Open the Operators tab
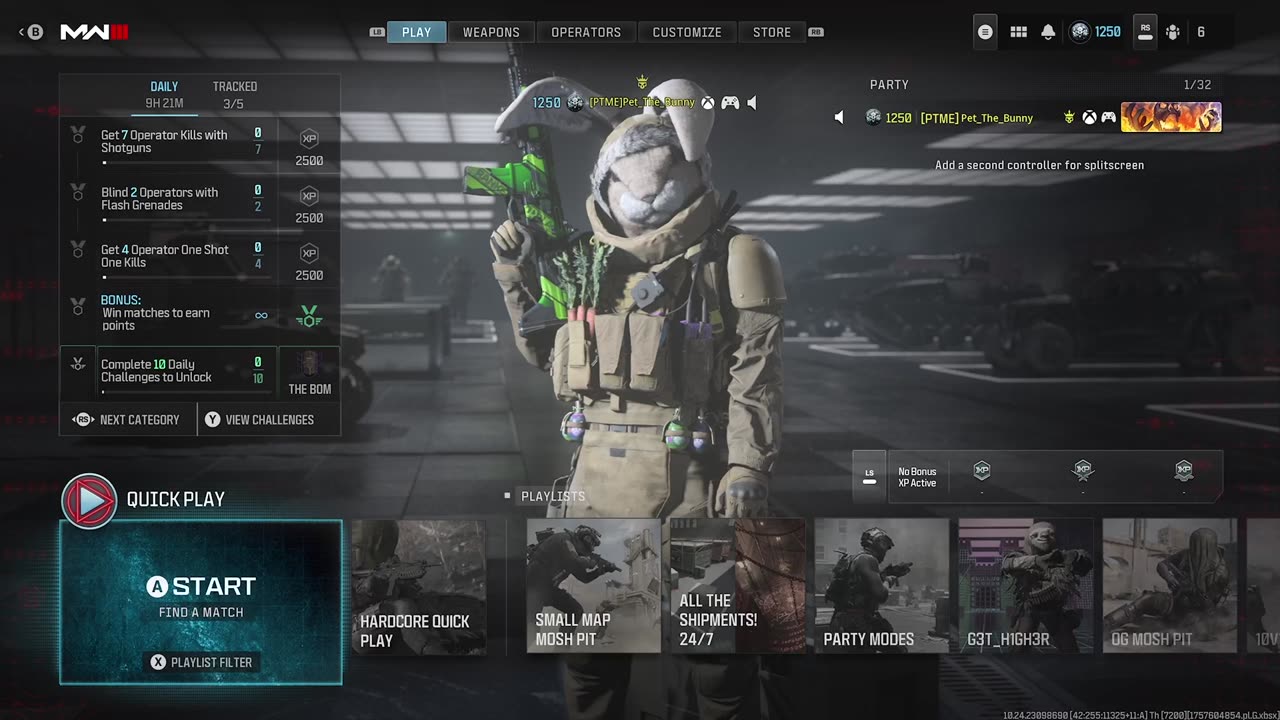Screen dimensions: 1280x720 point(586,32)
